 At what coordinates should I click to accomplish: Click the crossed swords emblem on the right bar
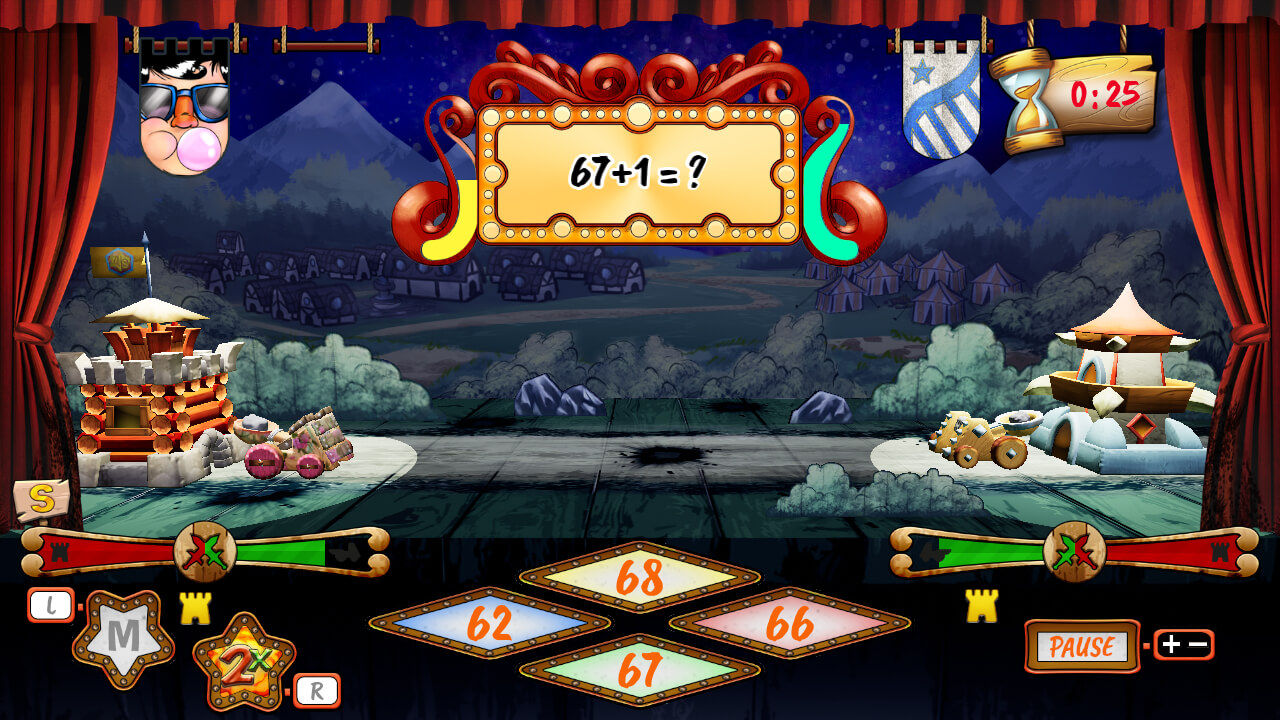click(1075, 549)
